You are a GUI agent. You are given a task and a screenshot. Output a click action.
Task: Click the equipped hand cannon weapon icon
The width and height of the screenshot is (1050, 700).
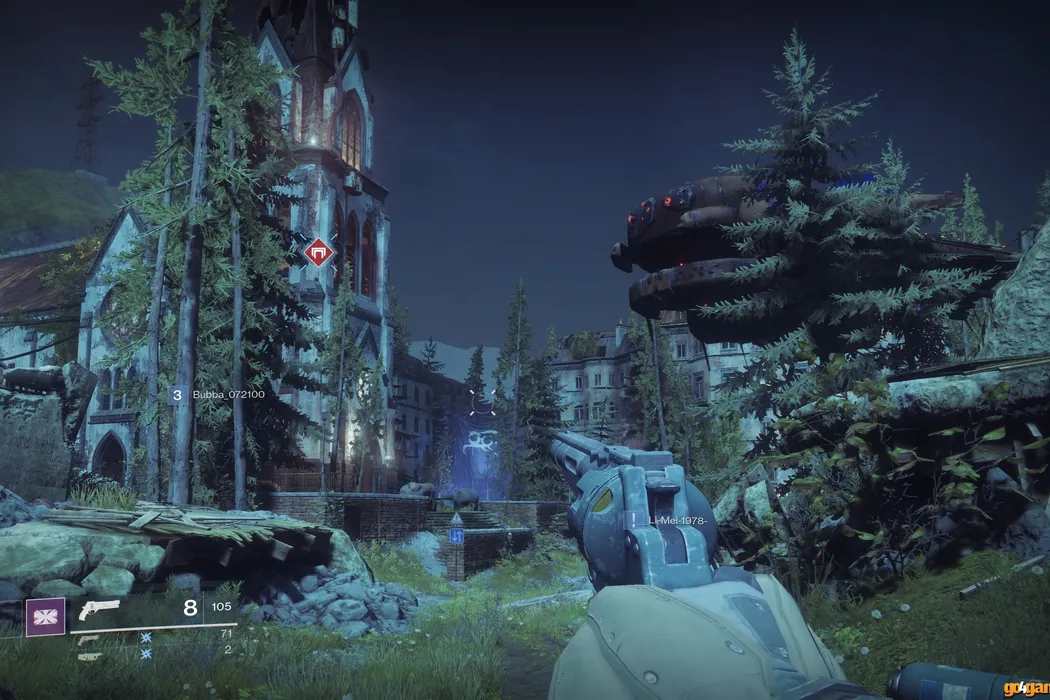[99, 610]
